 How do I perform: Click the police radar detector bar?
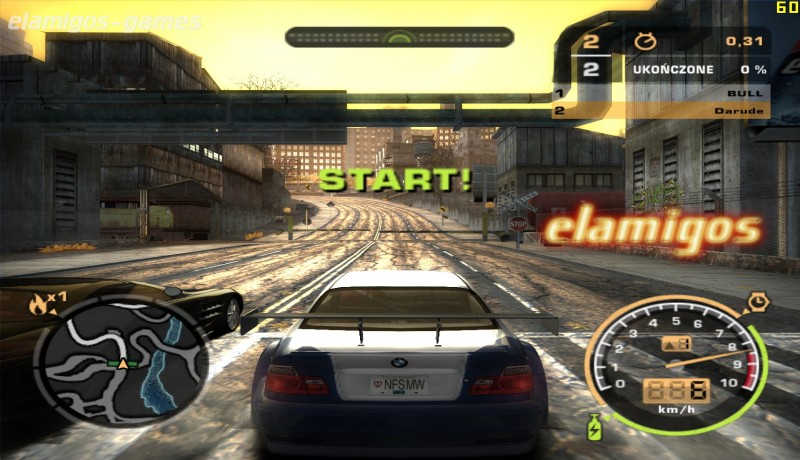[x=399, y=37]
